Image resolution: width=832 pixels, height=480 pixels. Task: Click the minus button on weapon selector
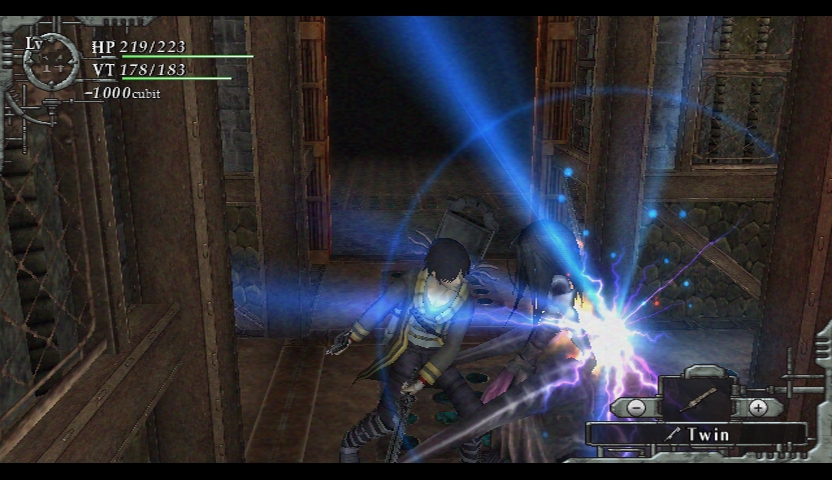[x=637, y=407]
